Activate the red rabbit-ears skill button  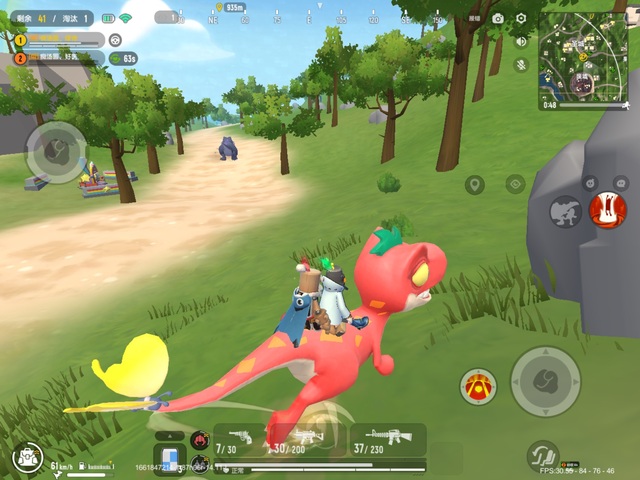tap(607, 210)
